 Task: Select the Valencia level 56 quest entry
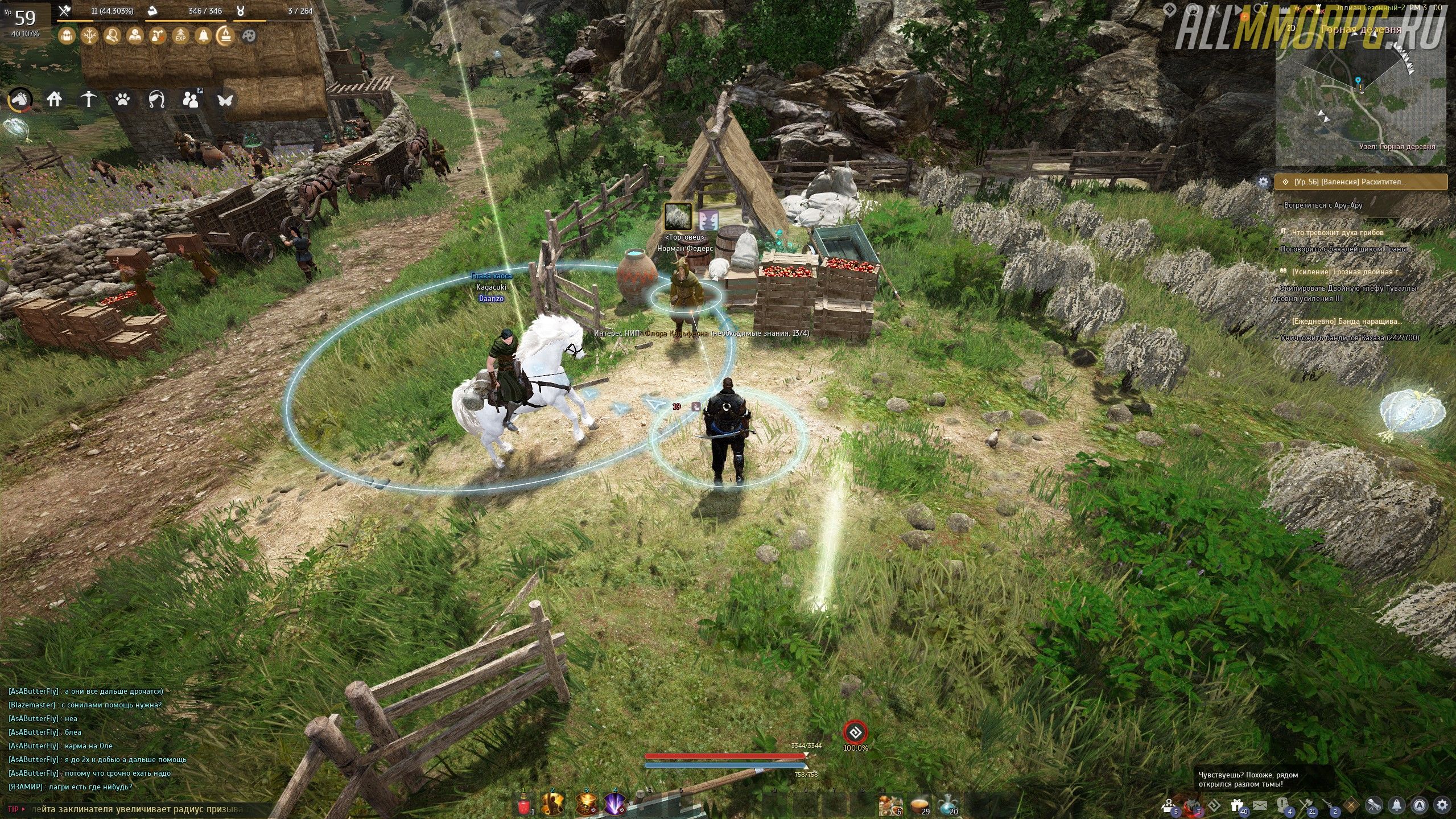1360,182
